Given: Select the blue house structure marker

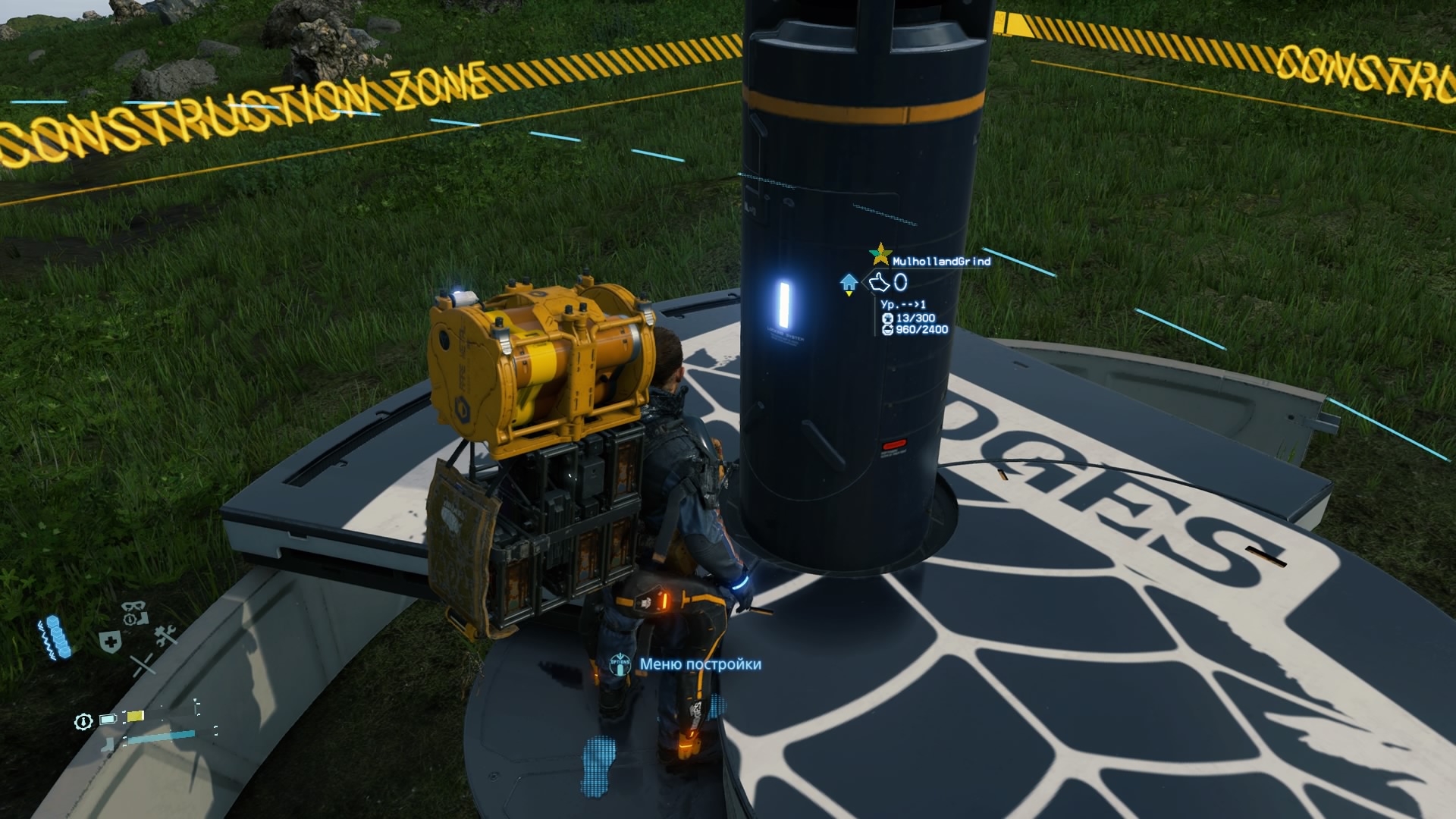Looking at the screenshot, I should point(849,283).
